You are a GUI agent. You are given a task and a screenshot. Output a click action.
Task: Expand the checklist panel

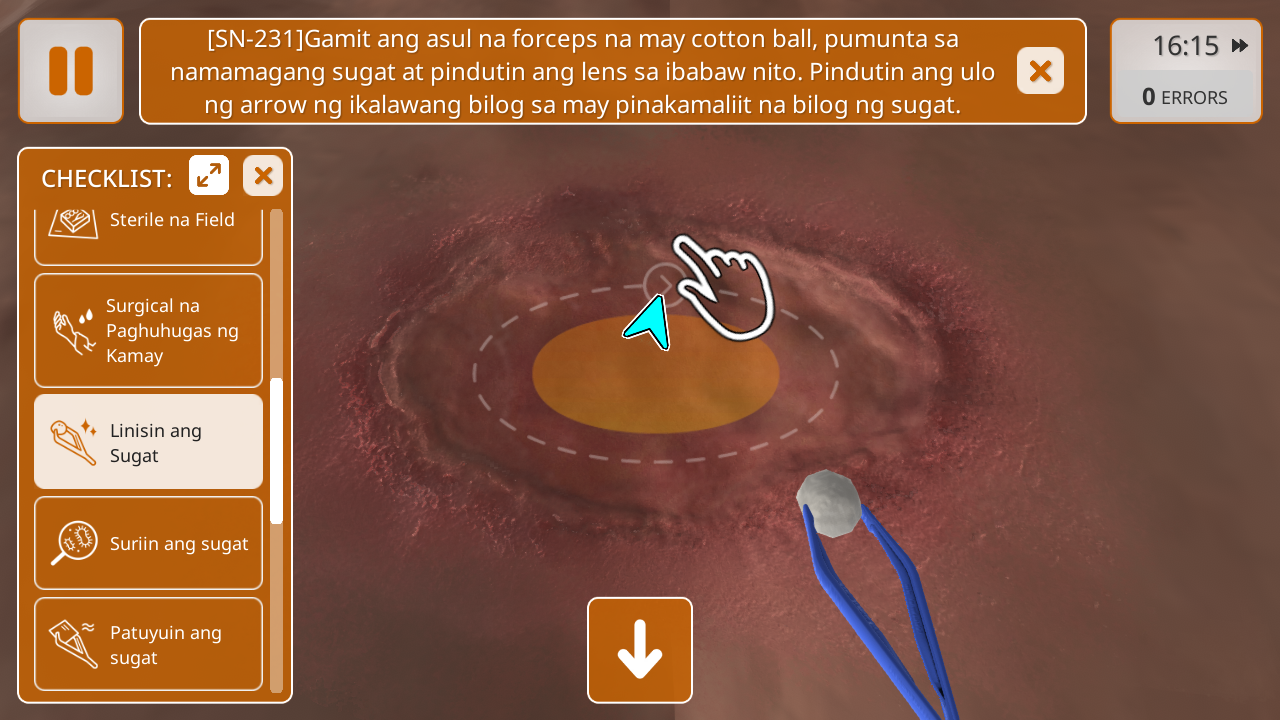(x=209, y=176)
